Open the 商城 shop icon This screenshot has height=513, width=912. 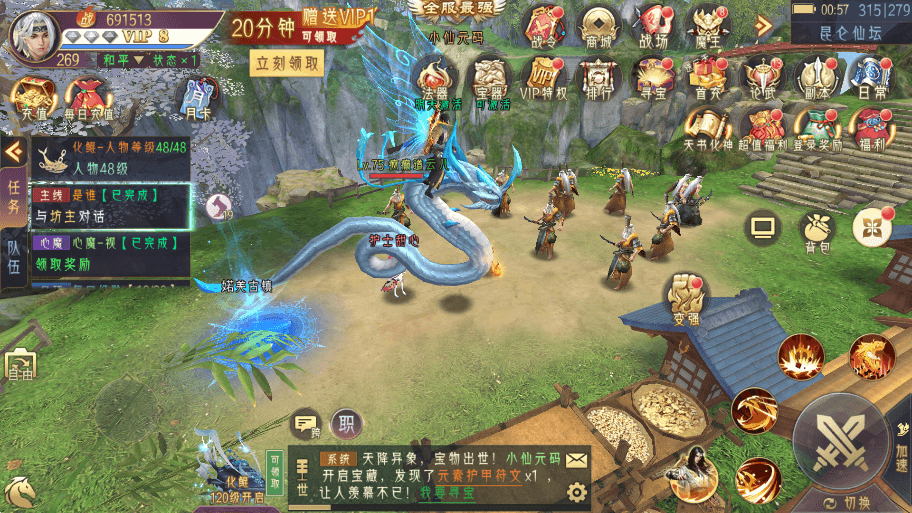(x=597, y=25)
